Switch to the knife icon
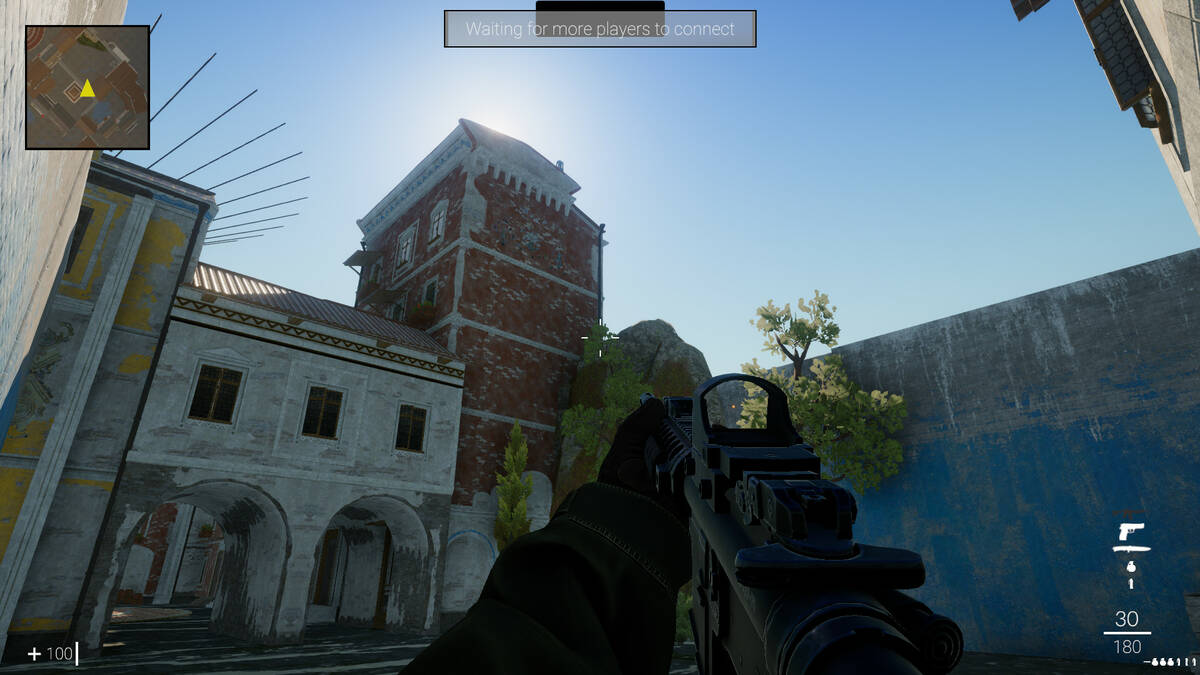Viewport: 1200px width, 675px height. [x=1131, y=548]
